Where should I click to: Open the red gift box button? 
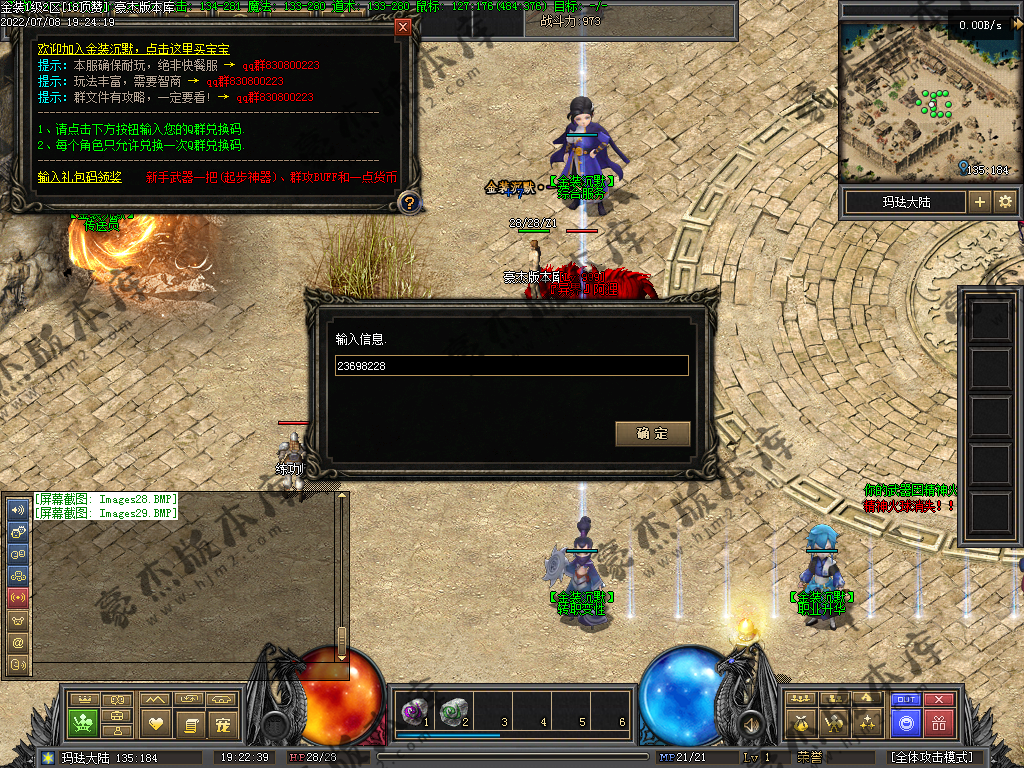coord(938,722)
